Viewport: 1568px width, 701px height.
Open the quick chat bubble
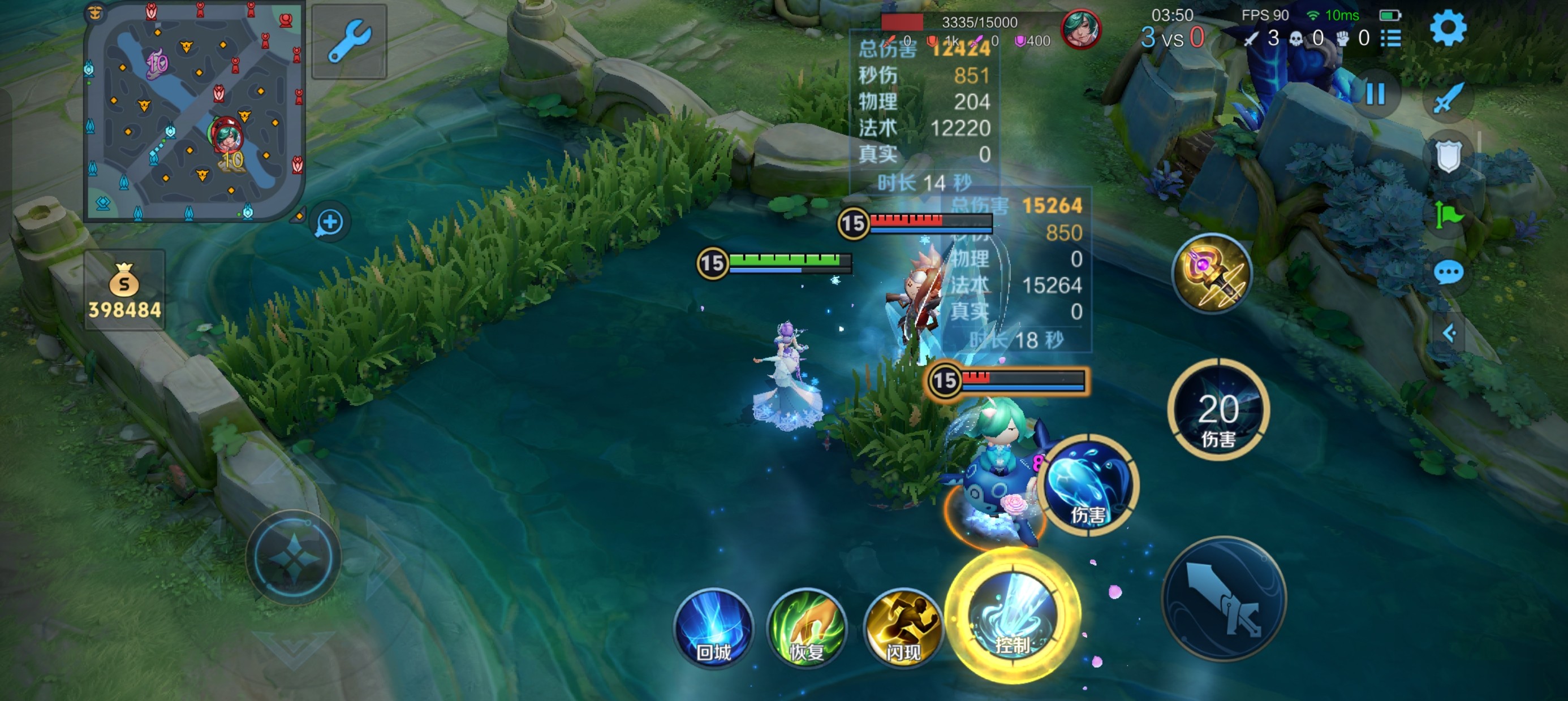tap(1448, 272)
